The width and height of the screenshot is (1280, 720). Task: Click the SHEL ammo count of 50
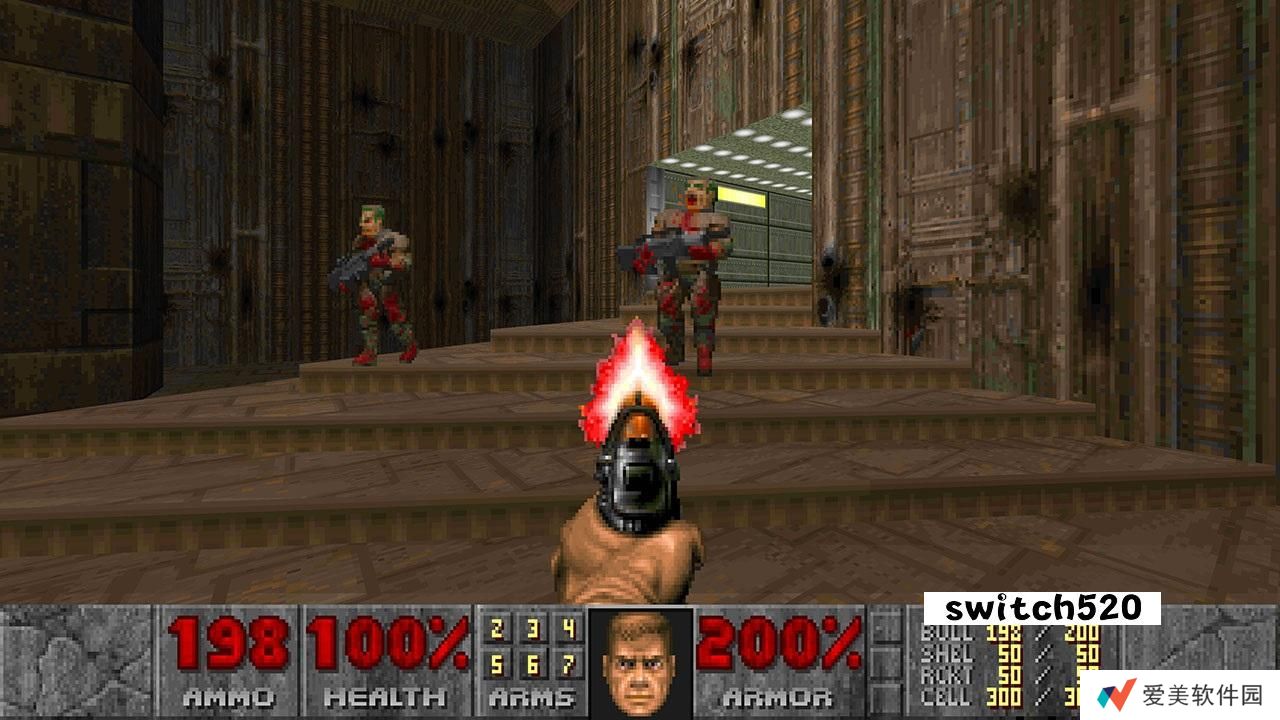pyautogui.click(x=1009, y=653)
